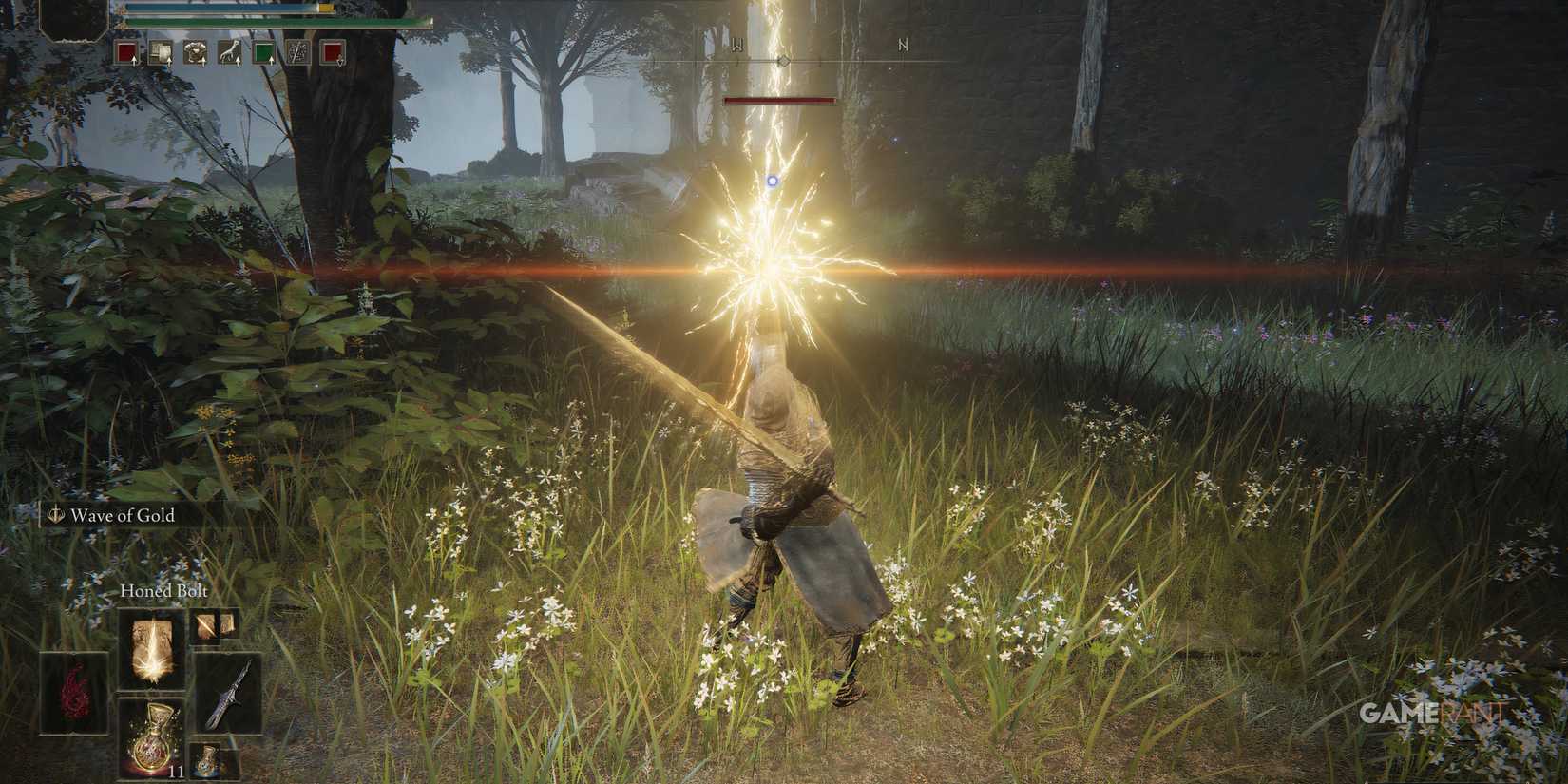Screen dimensions: 1568x784
Task: Click the armor buff icon under the health bar
Action: pyautogui.click(x=195, y=52)
